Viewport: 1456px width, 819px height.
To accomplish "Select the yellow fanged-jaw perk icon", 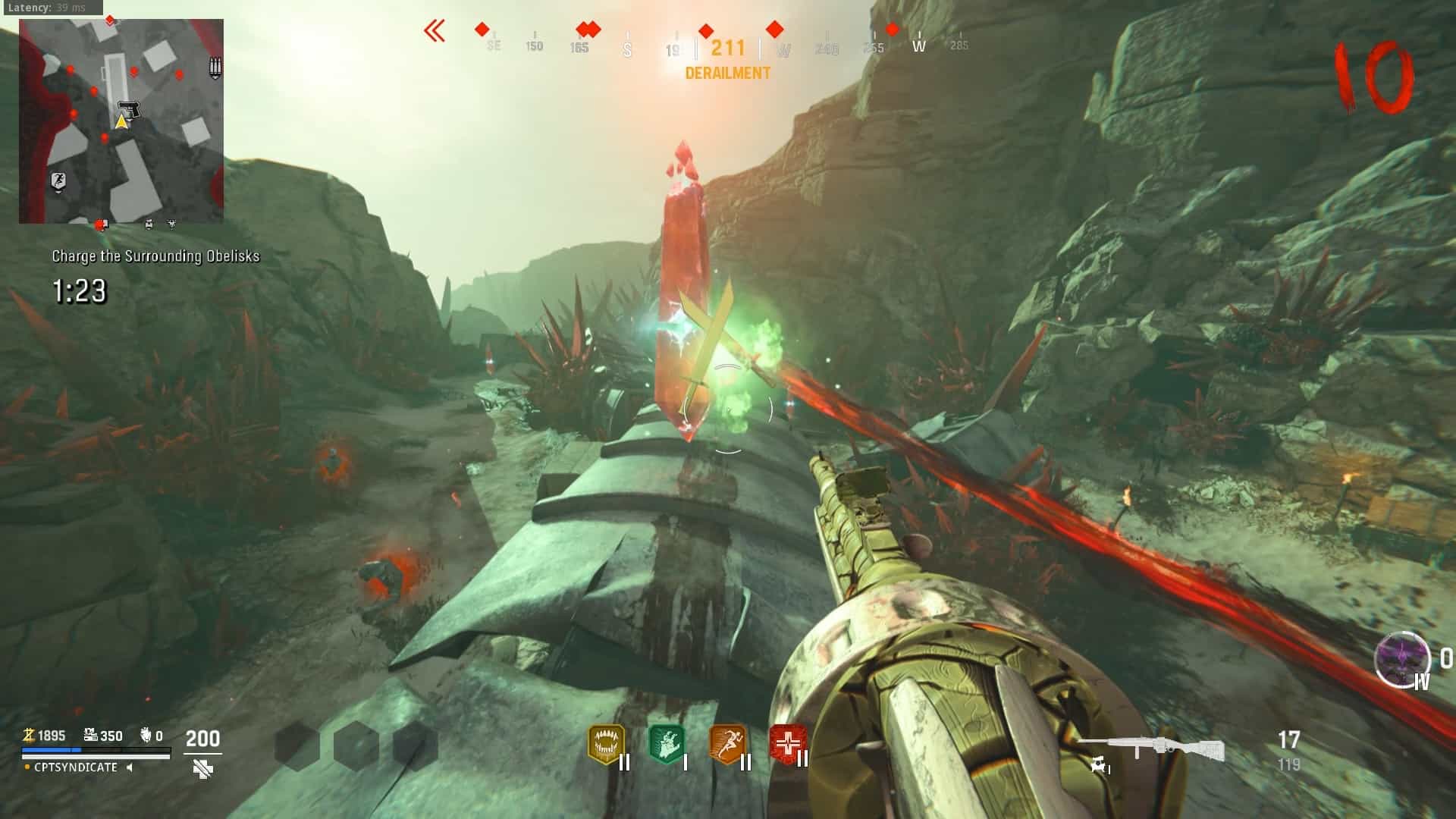I will click(606, 745).
